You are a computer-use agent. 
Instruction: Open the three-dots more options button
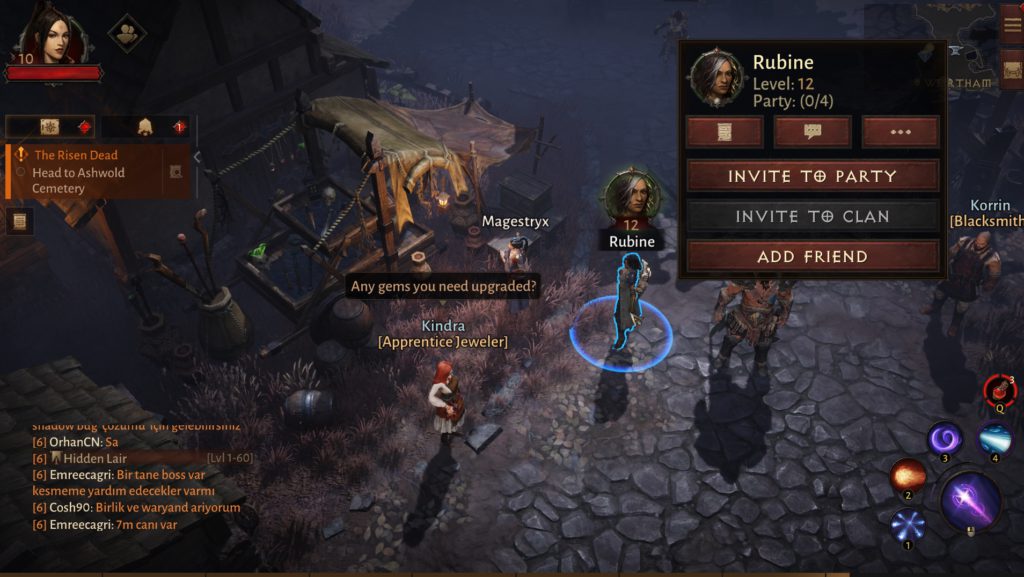(x=900, y=132)
